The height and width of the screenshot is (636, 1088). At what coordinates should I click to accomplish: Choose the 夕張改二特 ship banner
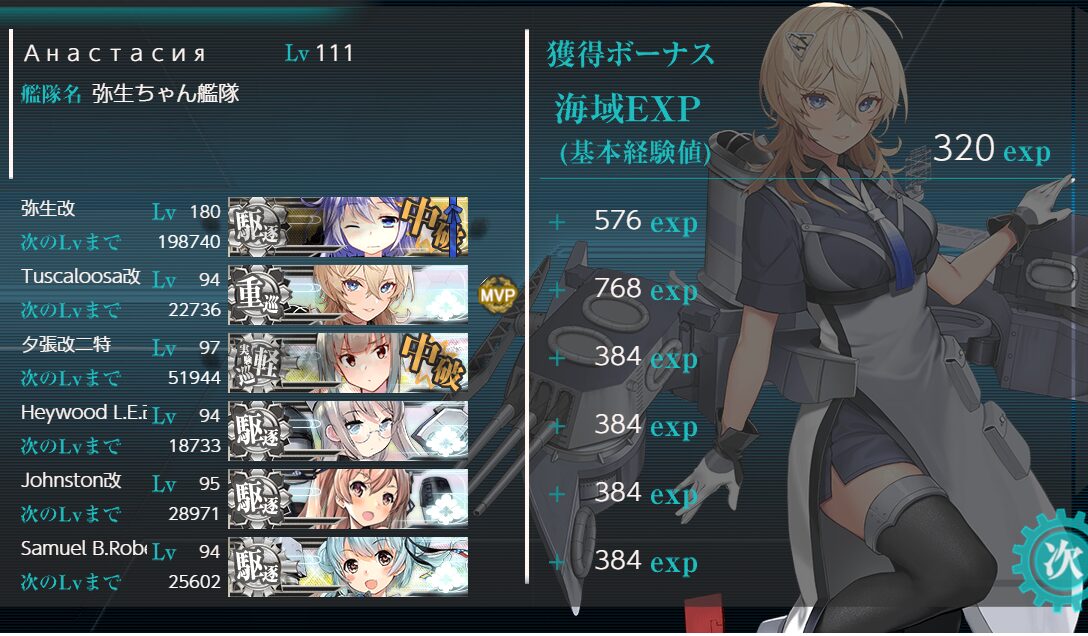click(348, 362)
